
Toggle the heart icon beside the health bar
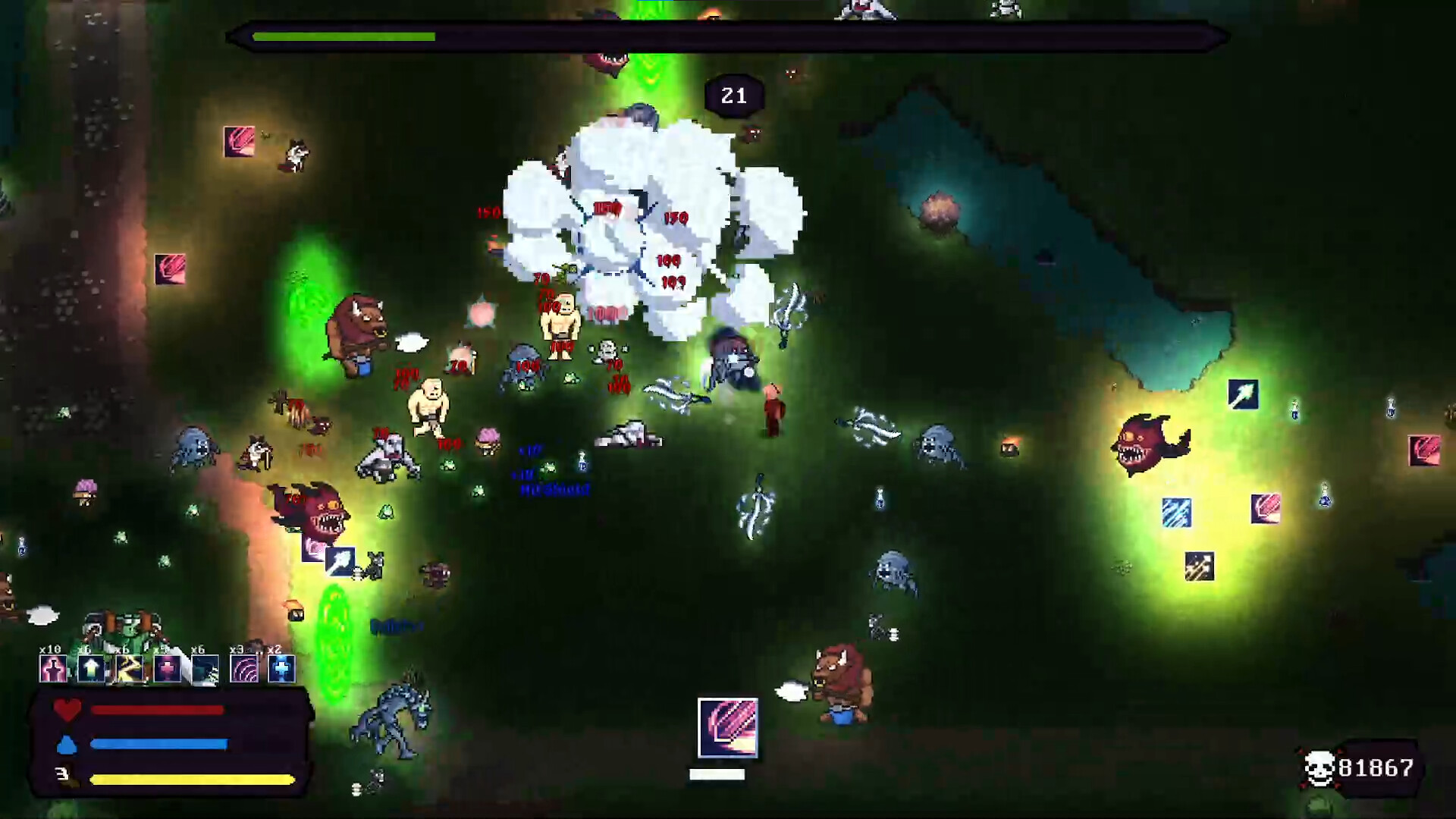pyautogui.click(x=68, y=710)
